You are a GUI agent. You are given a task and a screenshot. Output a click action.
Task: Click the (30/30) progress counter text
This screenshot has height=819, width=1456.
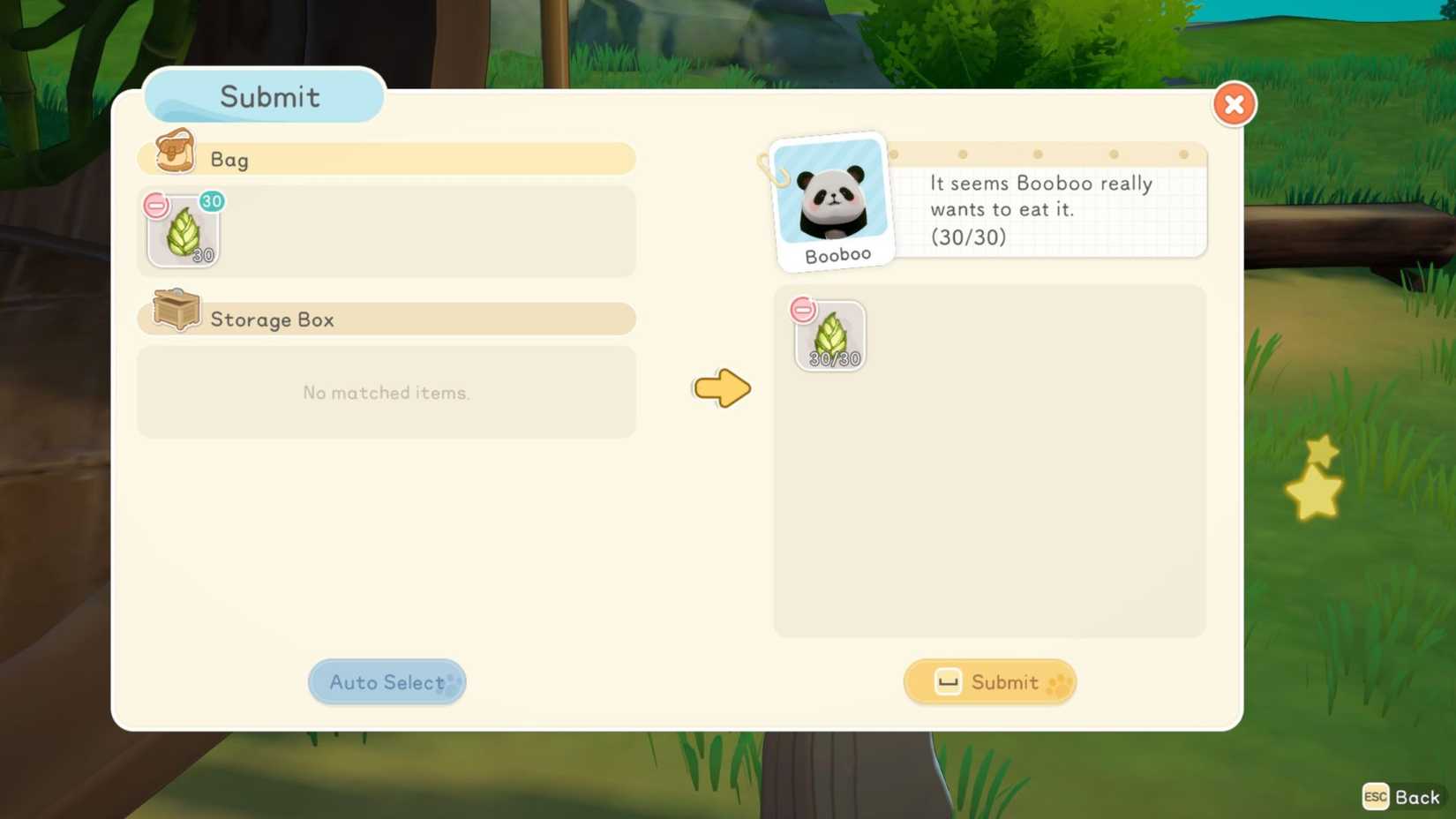969,237
